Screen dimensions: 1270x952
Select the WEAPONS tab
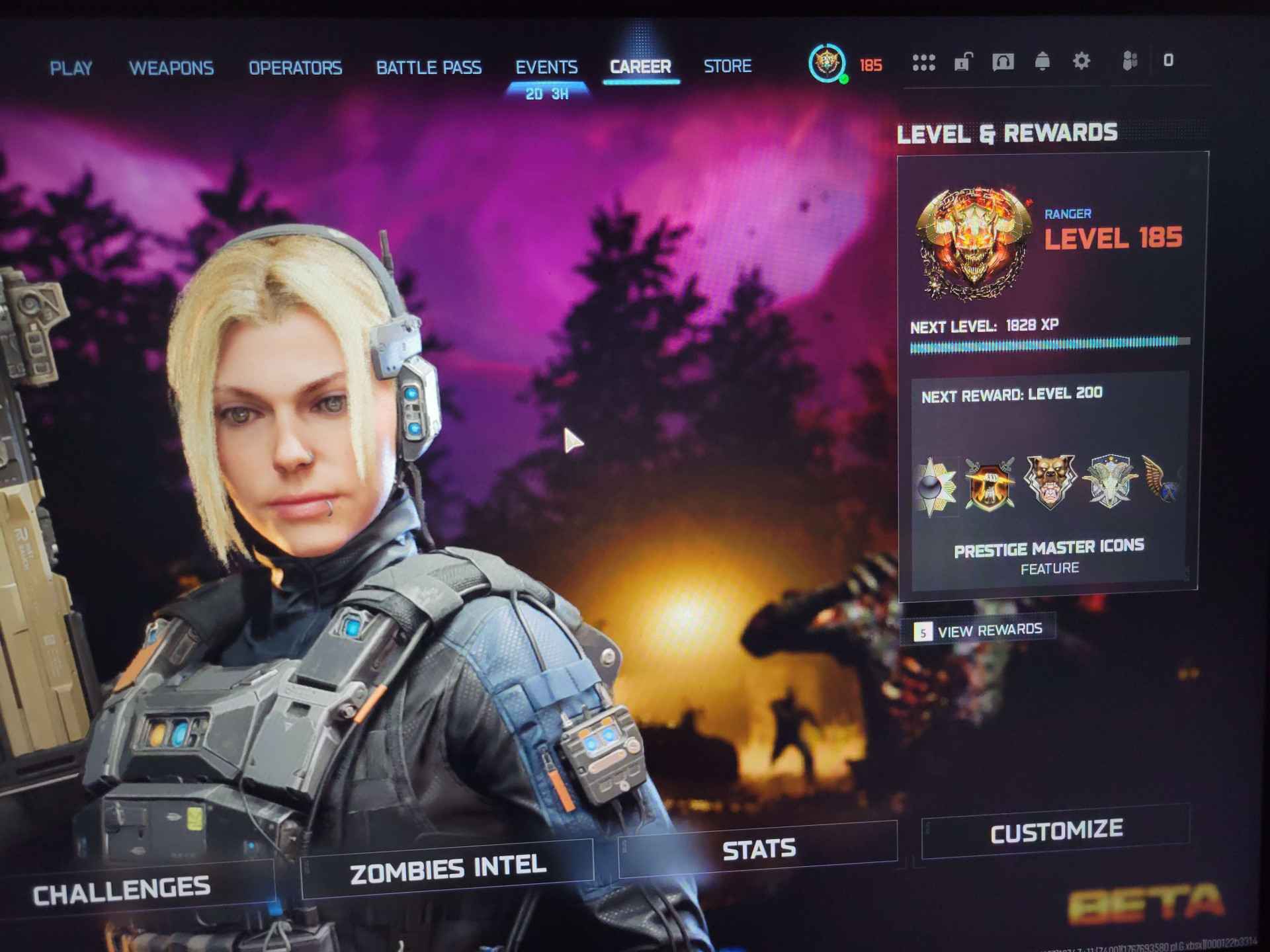click(x=173, y=67)
